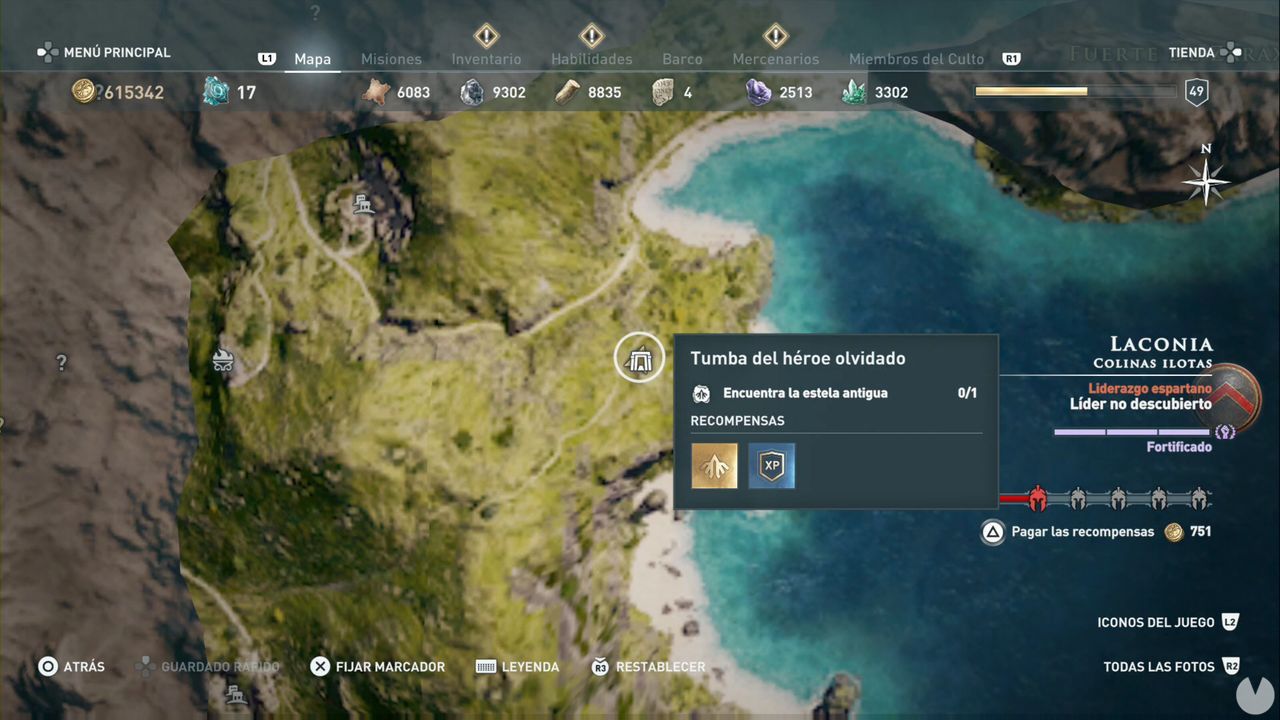Image resolution: width=1280 pixels, height=720 pixels.
Task: Open the Miembros del Culto screen
Action: coord(916,59)
